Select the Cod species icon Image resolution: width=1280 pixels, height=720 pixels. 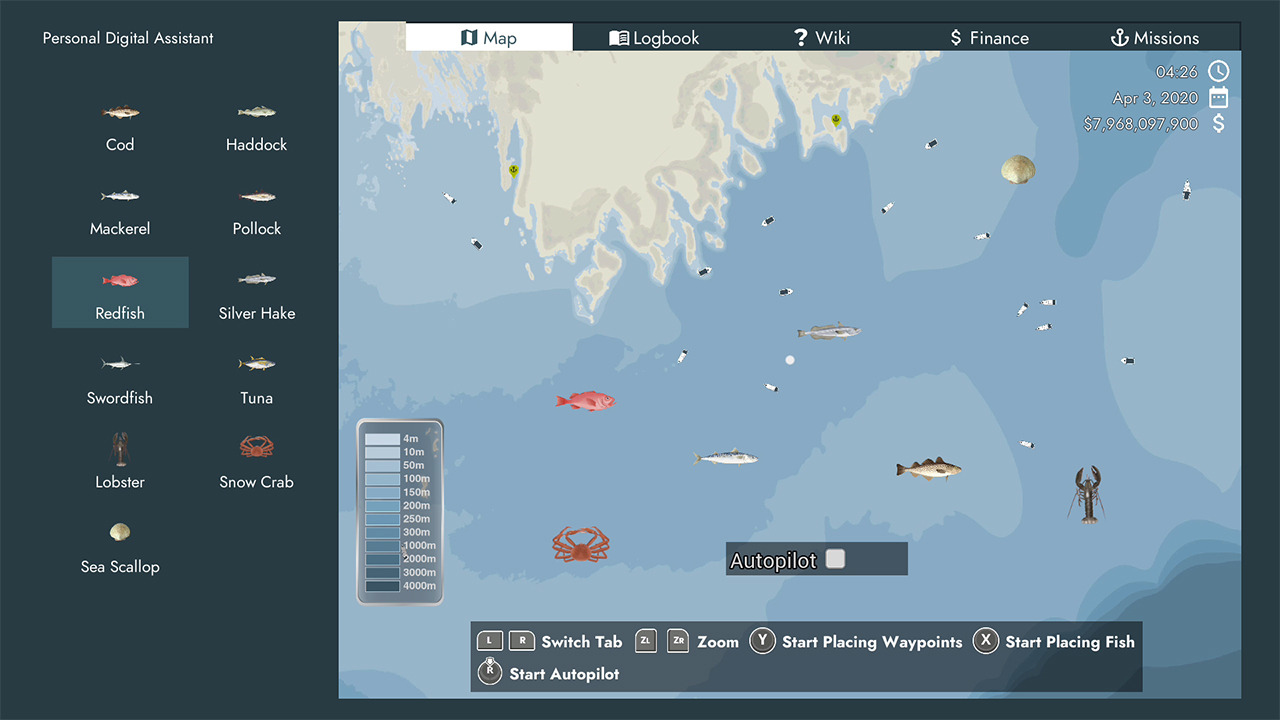119,112
